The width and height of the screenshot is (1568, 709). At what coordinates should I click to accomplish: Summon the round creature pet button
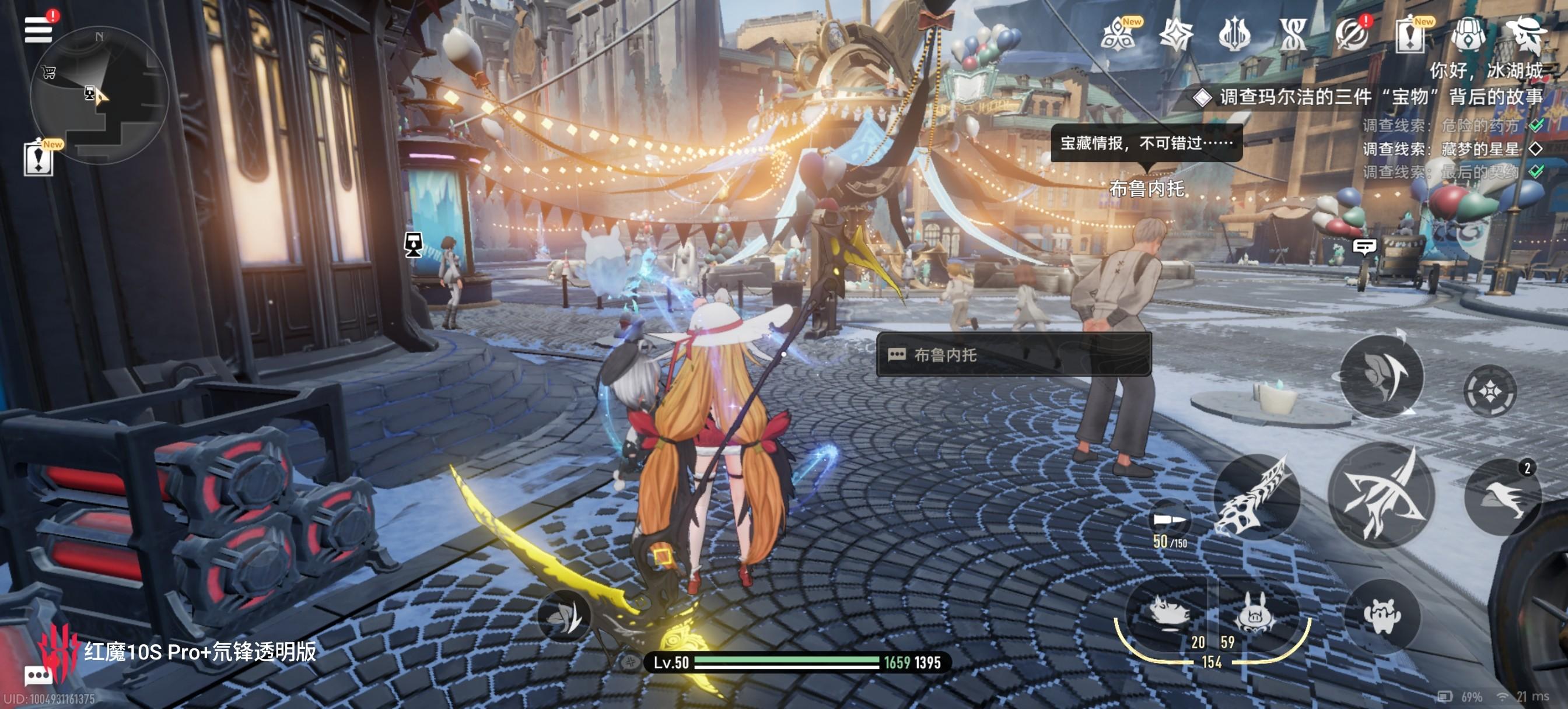(1382, 616)
